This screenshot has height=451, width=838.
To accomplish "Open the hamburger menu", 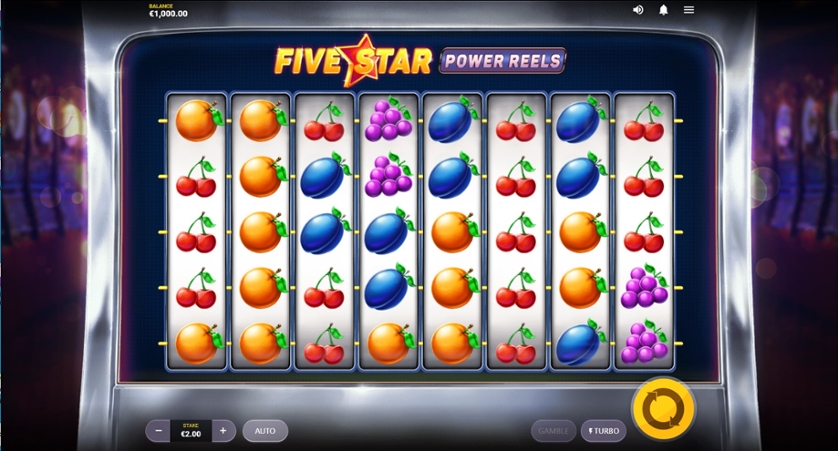I will 689,10.
